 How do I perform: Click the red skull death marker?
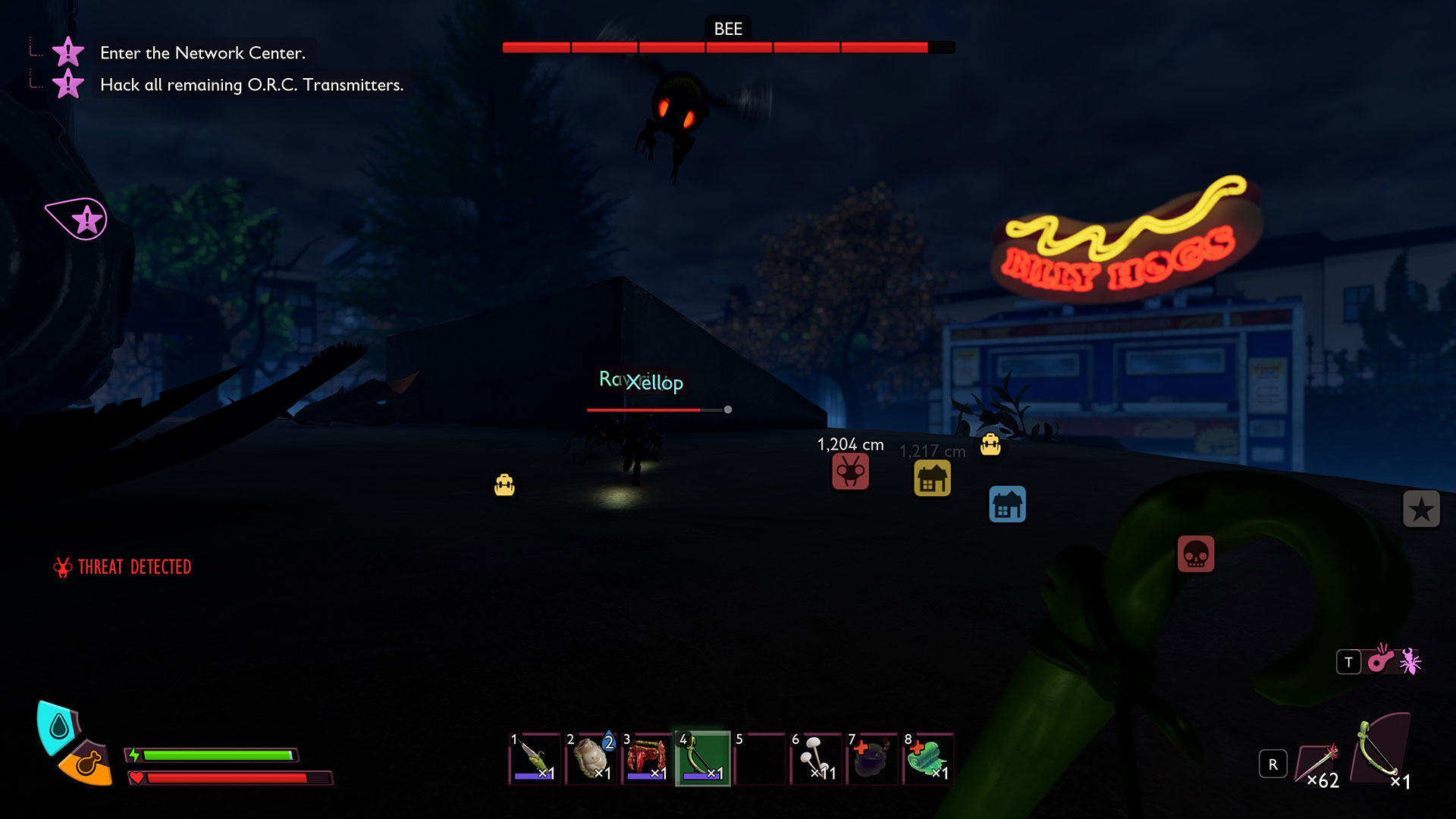[1195, 554]
